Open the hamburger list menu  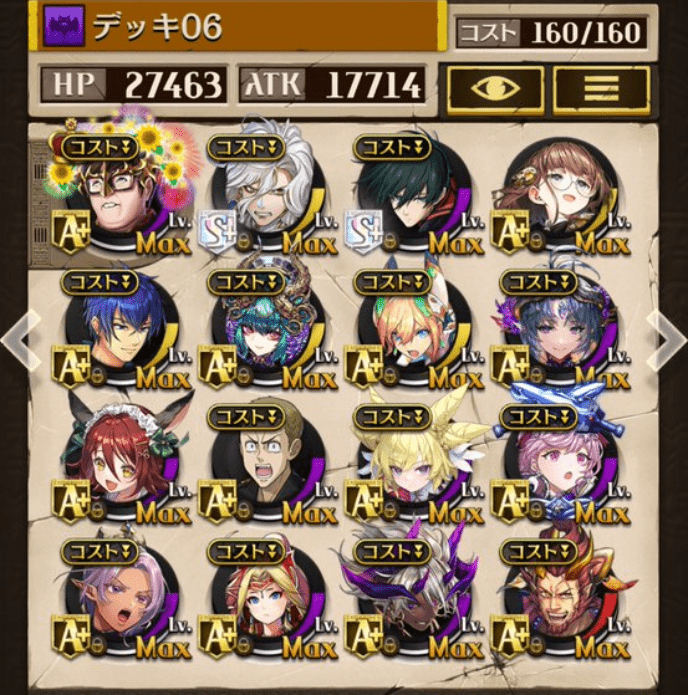pyautogui.click(x=601, y=88)
